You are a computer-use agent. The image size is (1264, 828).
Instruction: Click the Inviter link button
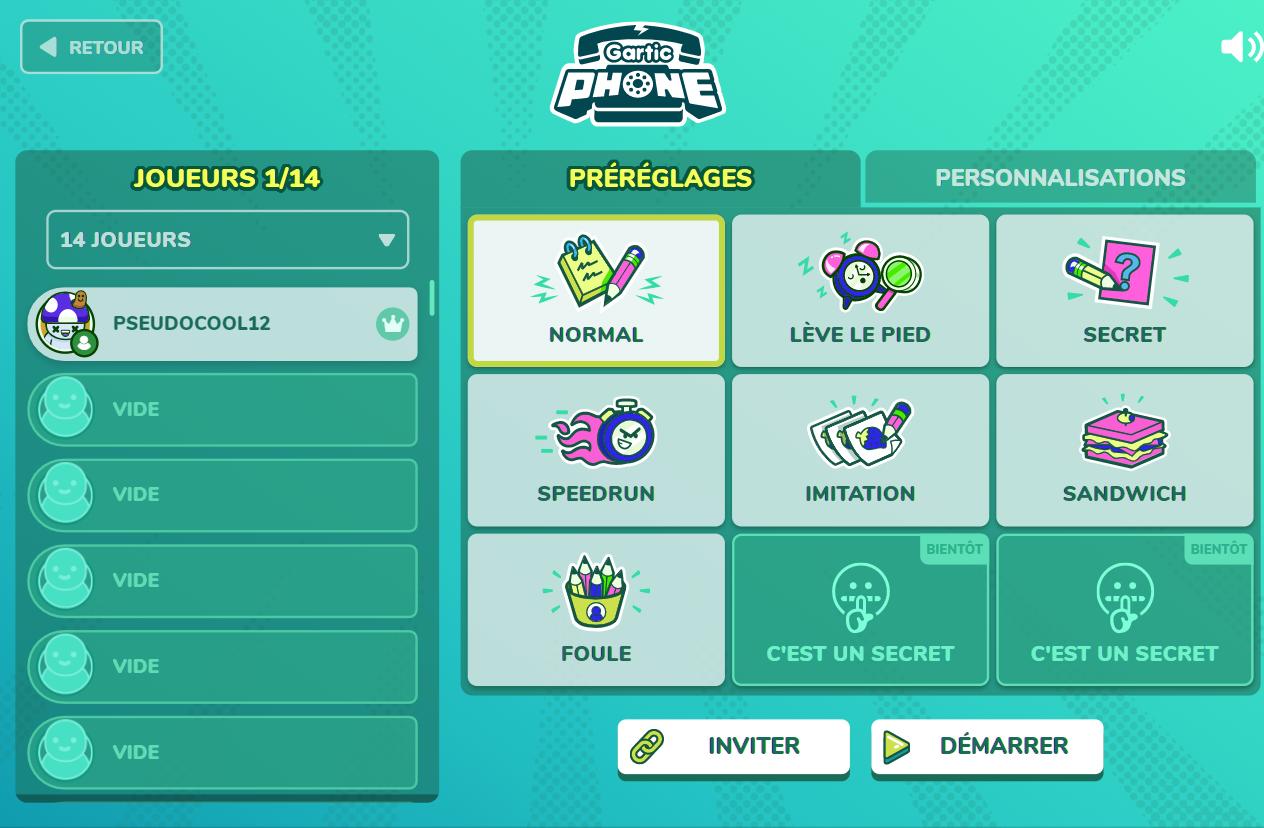pyautogui.click(x=733, y=746)
